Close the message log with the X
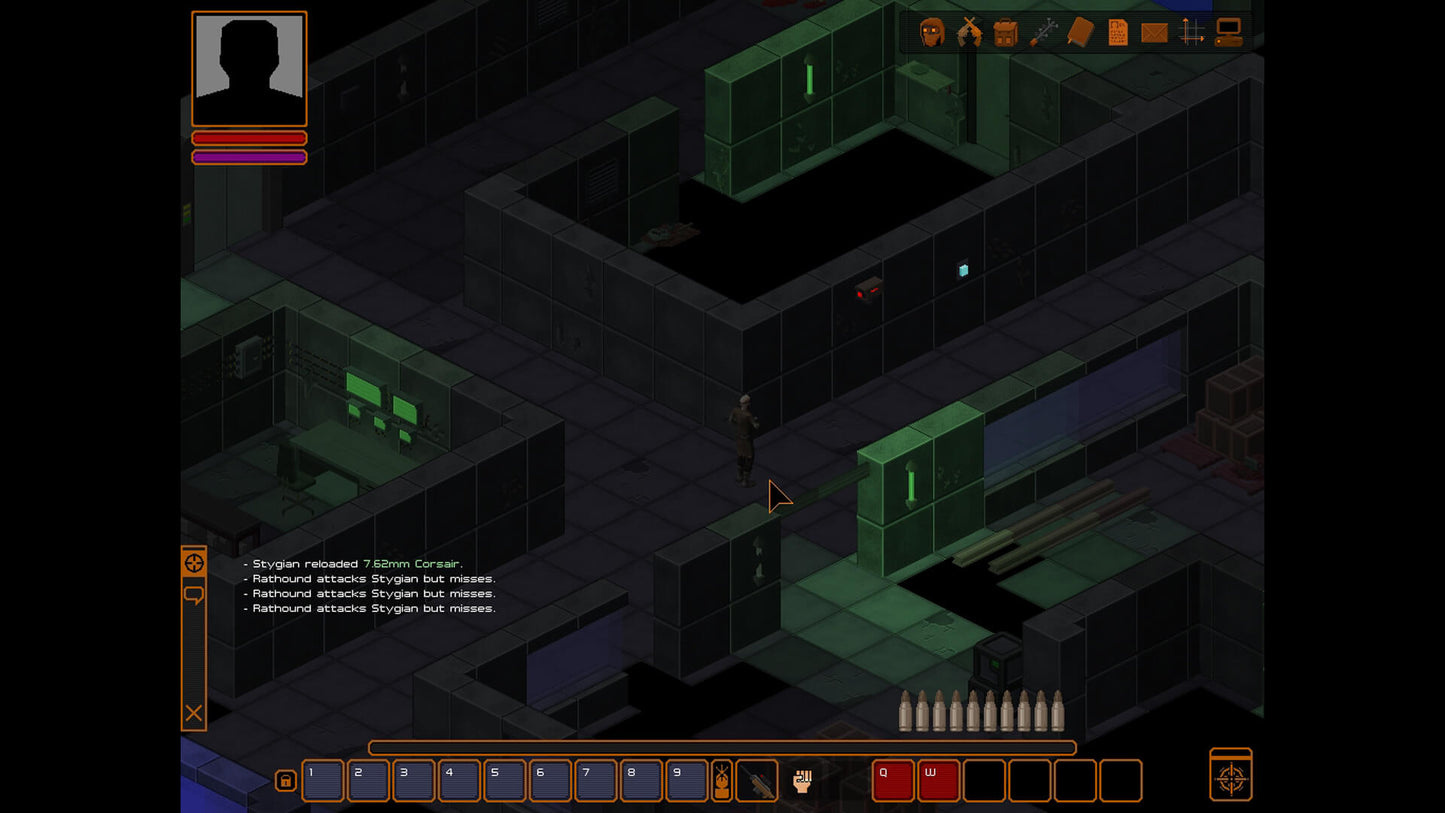 pyautogui.click(x=193, y=714)
